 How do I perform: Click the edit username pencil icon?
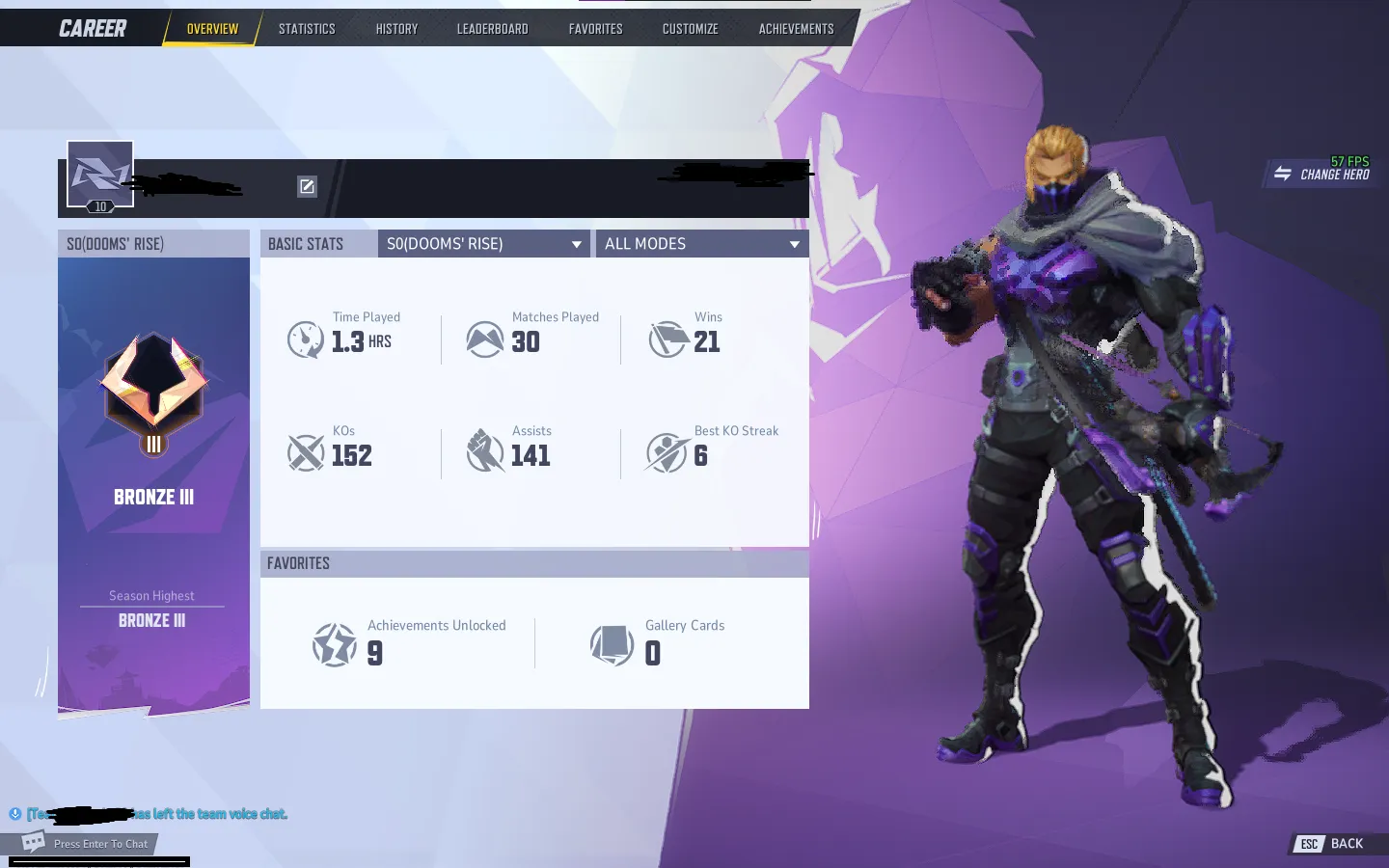[307, 186]
